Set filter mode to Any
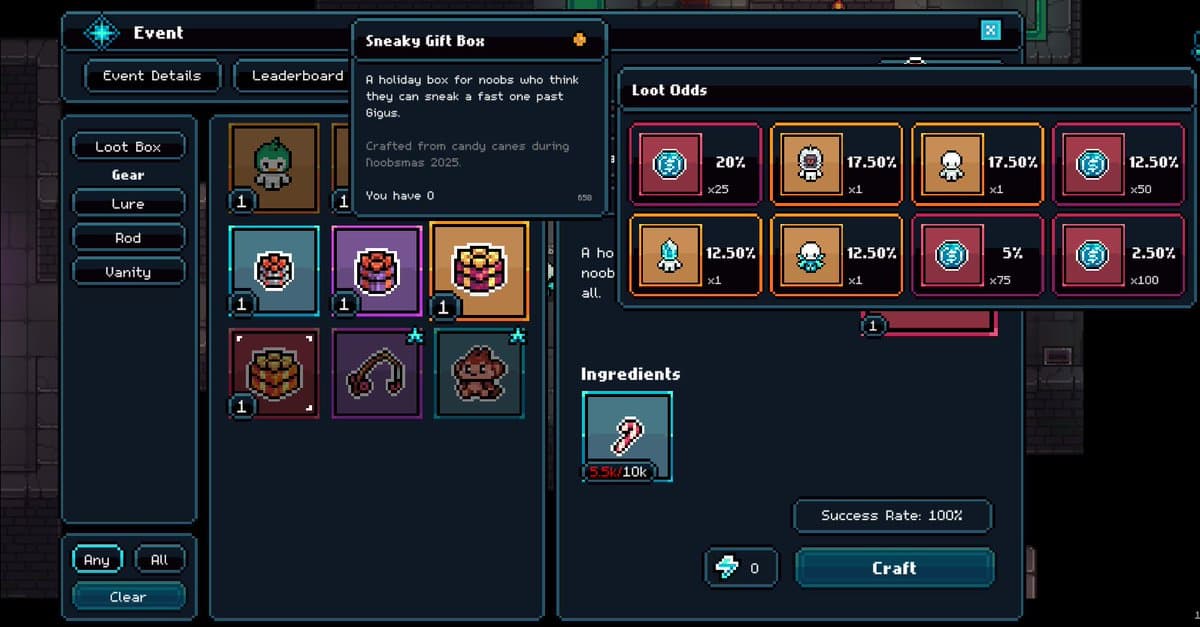1200x627 pixels. point(97,560)
